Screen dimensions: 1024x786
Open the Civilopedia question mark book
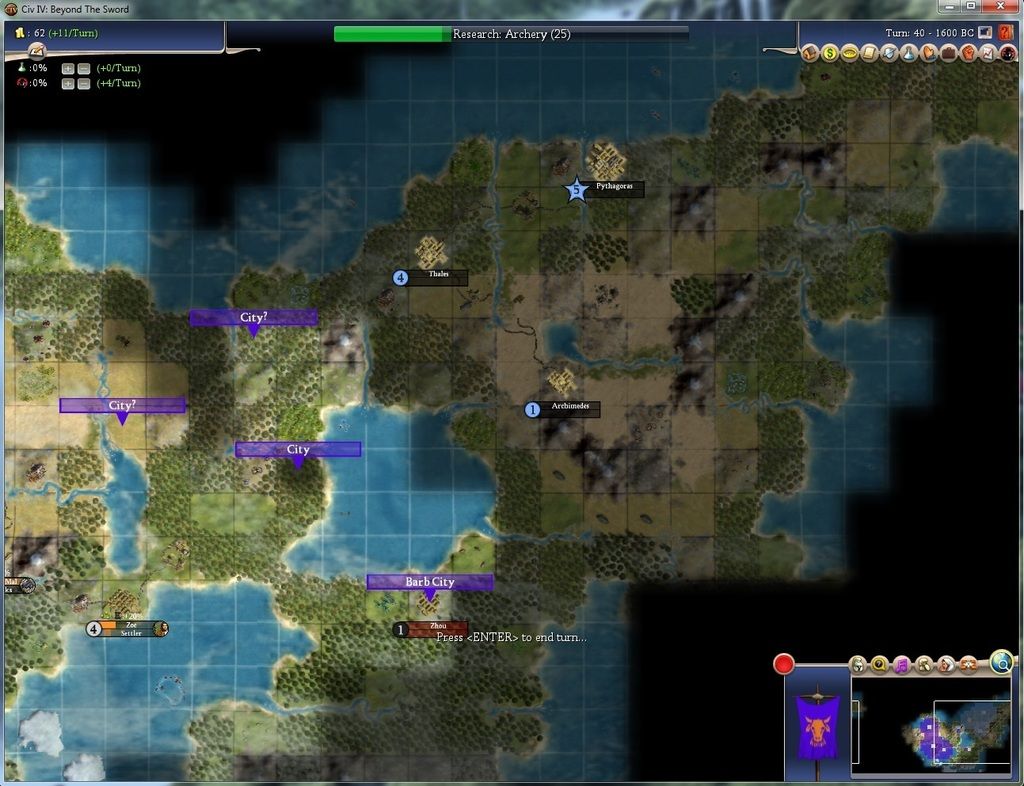click(x=1006, y=33)
